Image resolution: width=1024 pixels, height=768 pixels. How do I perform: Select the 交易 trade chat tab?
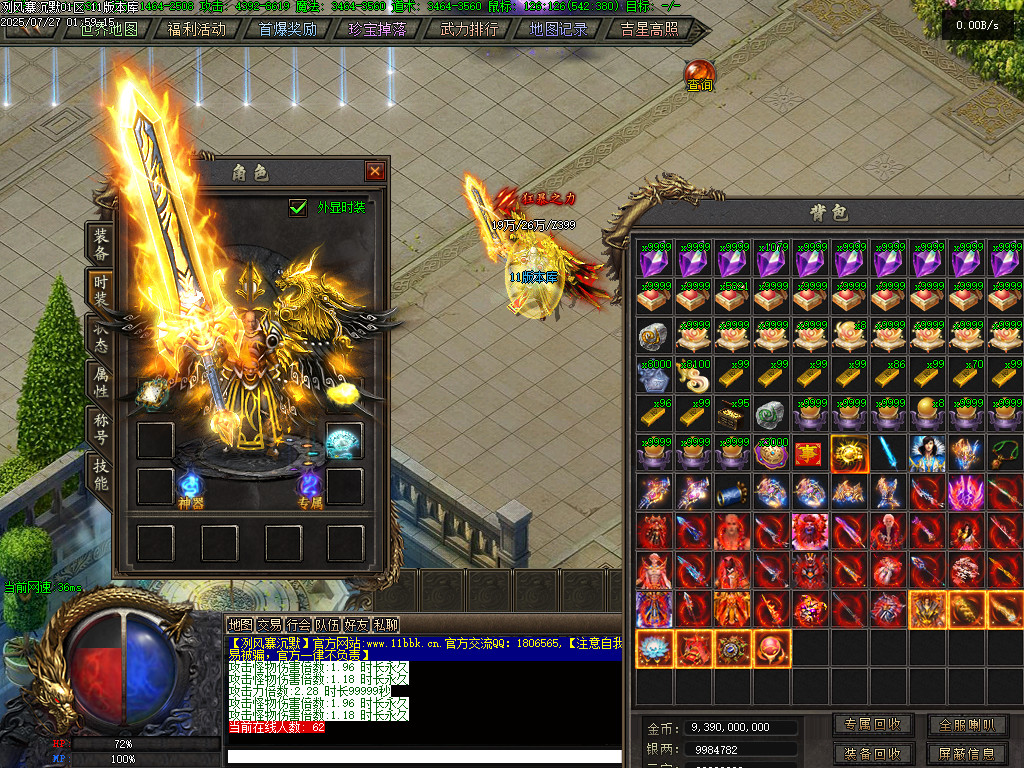(x=269, y=625)
